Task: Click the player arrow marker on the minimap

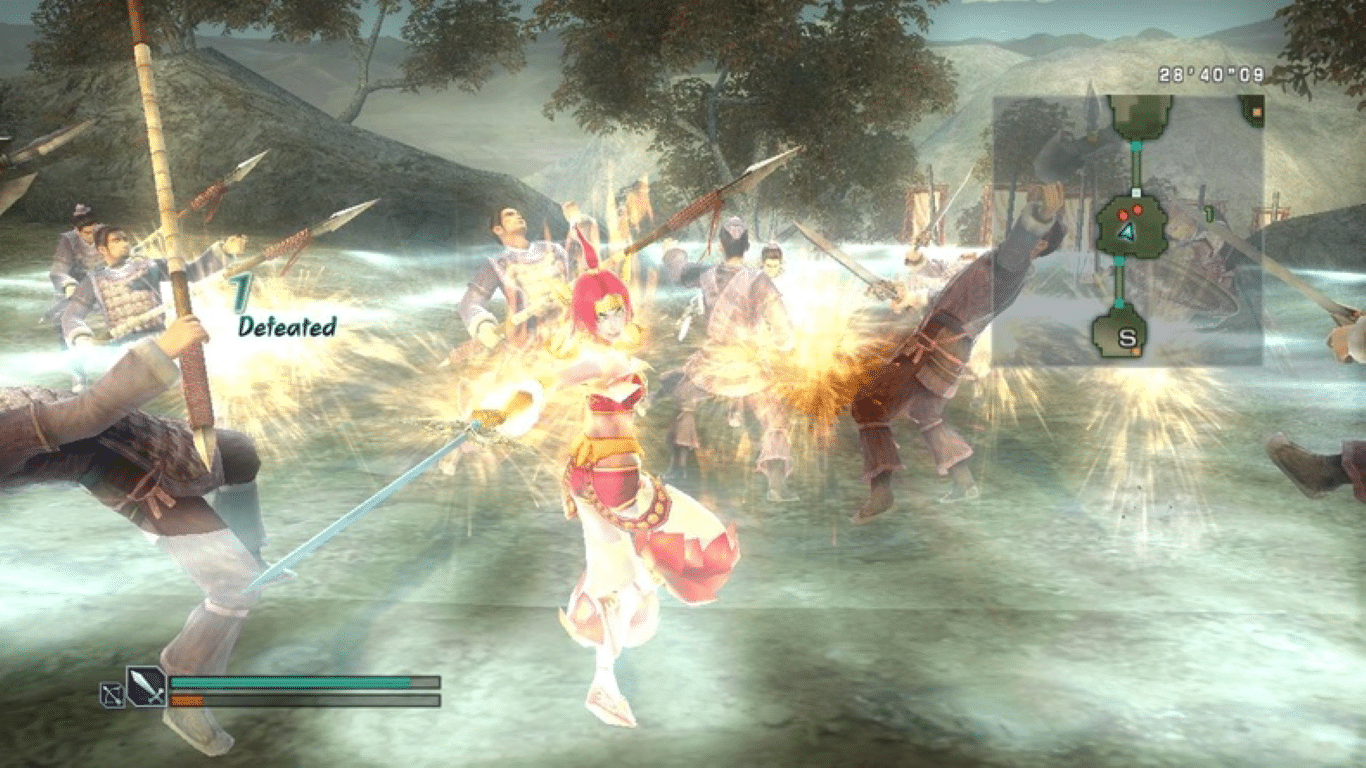Action: click(x=1127, y=232)
